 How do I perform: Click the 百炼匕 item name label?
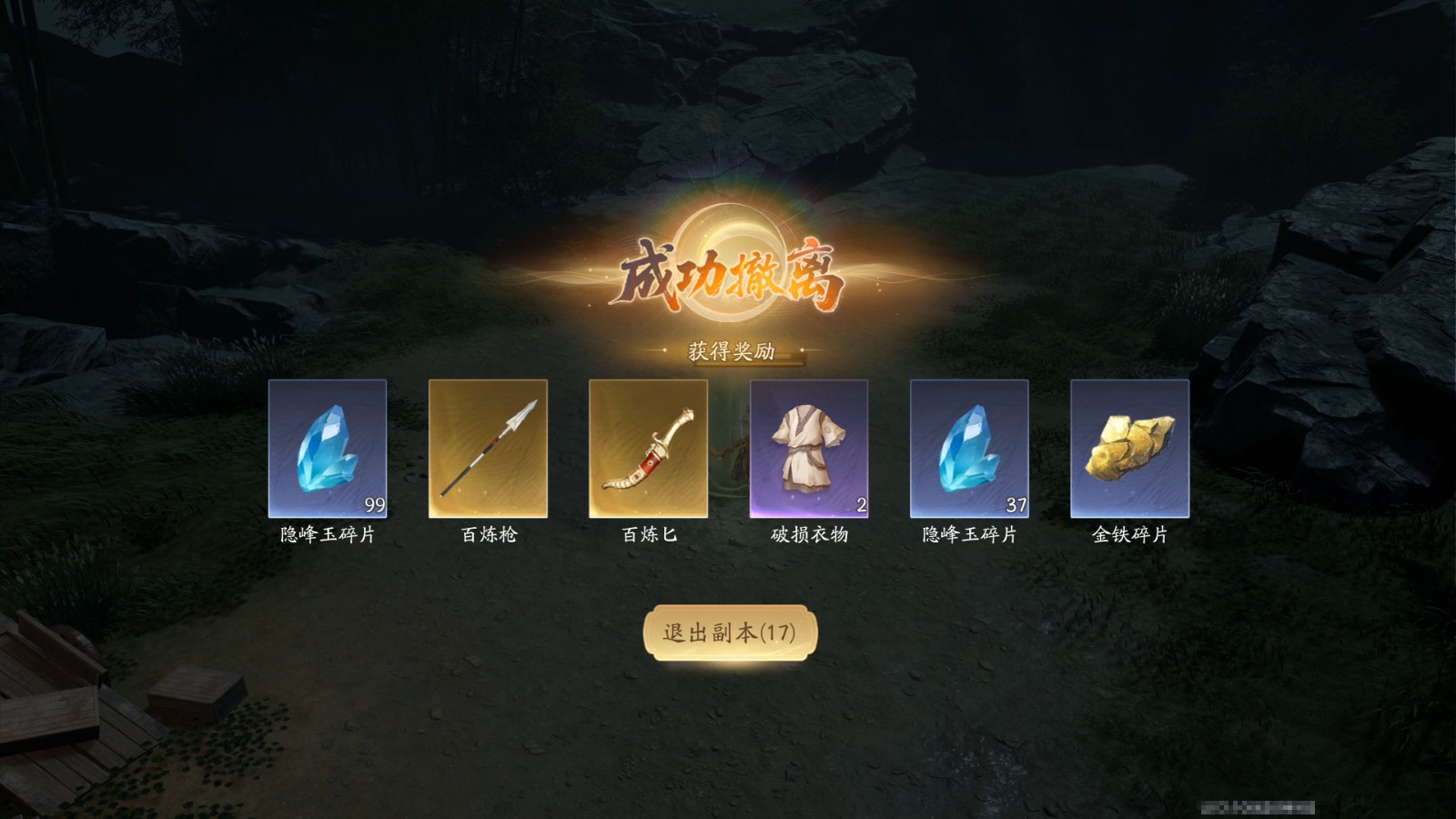click(x=648, y=537)
